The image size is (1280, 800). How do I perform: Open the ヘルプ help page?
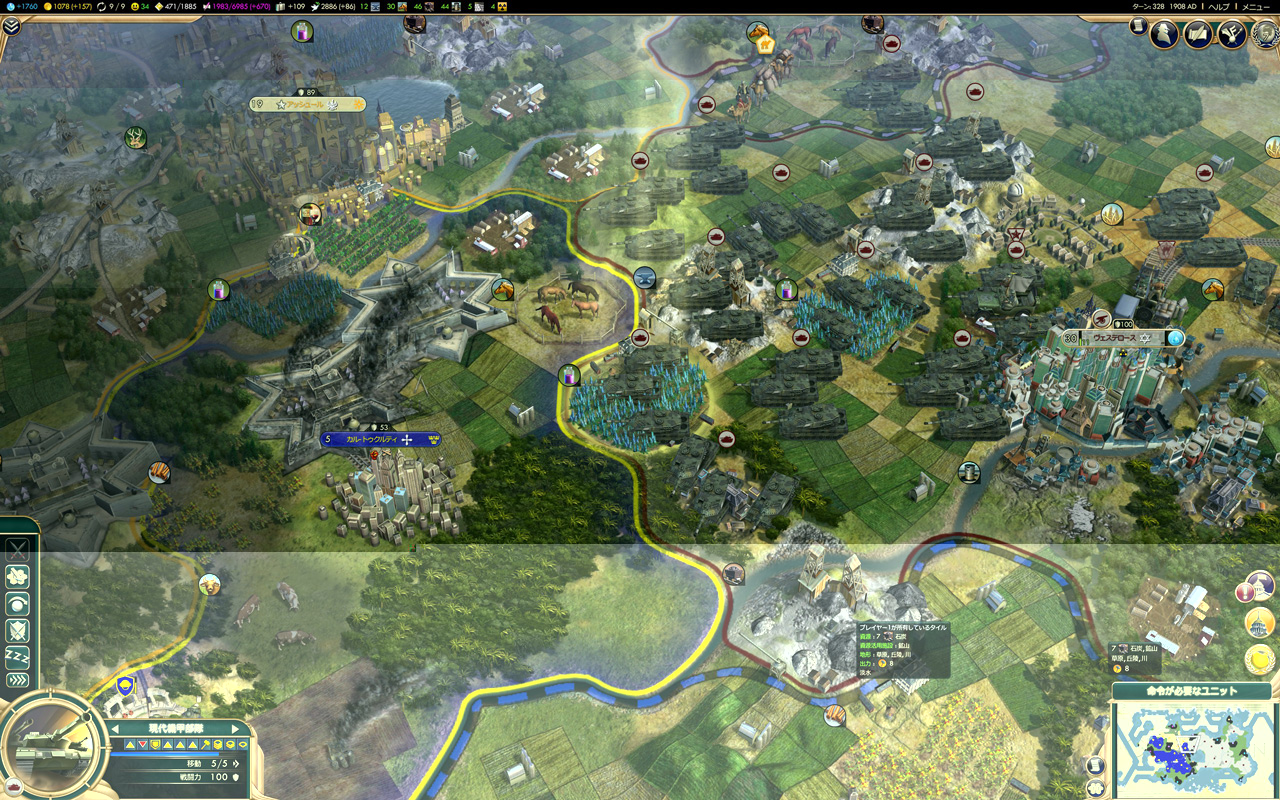1219,6
